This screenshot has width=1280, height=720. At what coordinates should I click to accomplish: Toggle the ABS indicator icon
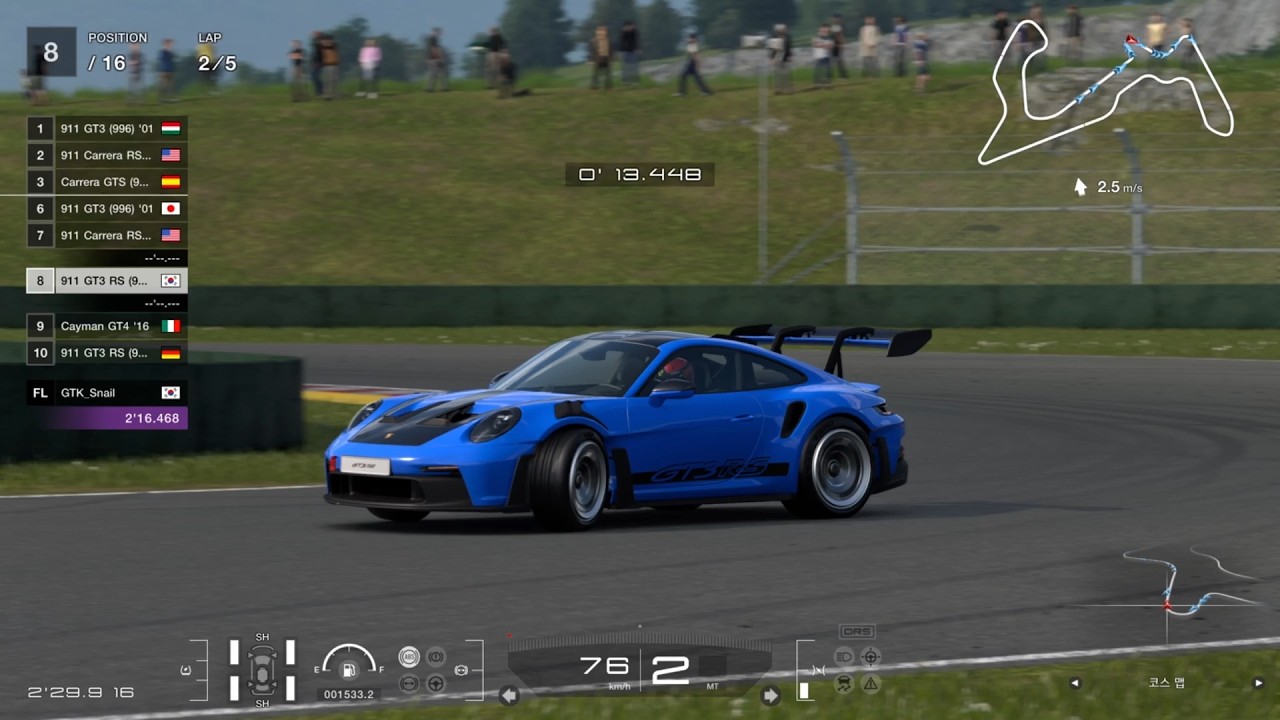click(409, 657)
